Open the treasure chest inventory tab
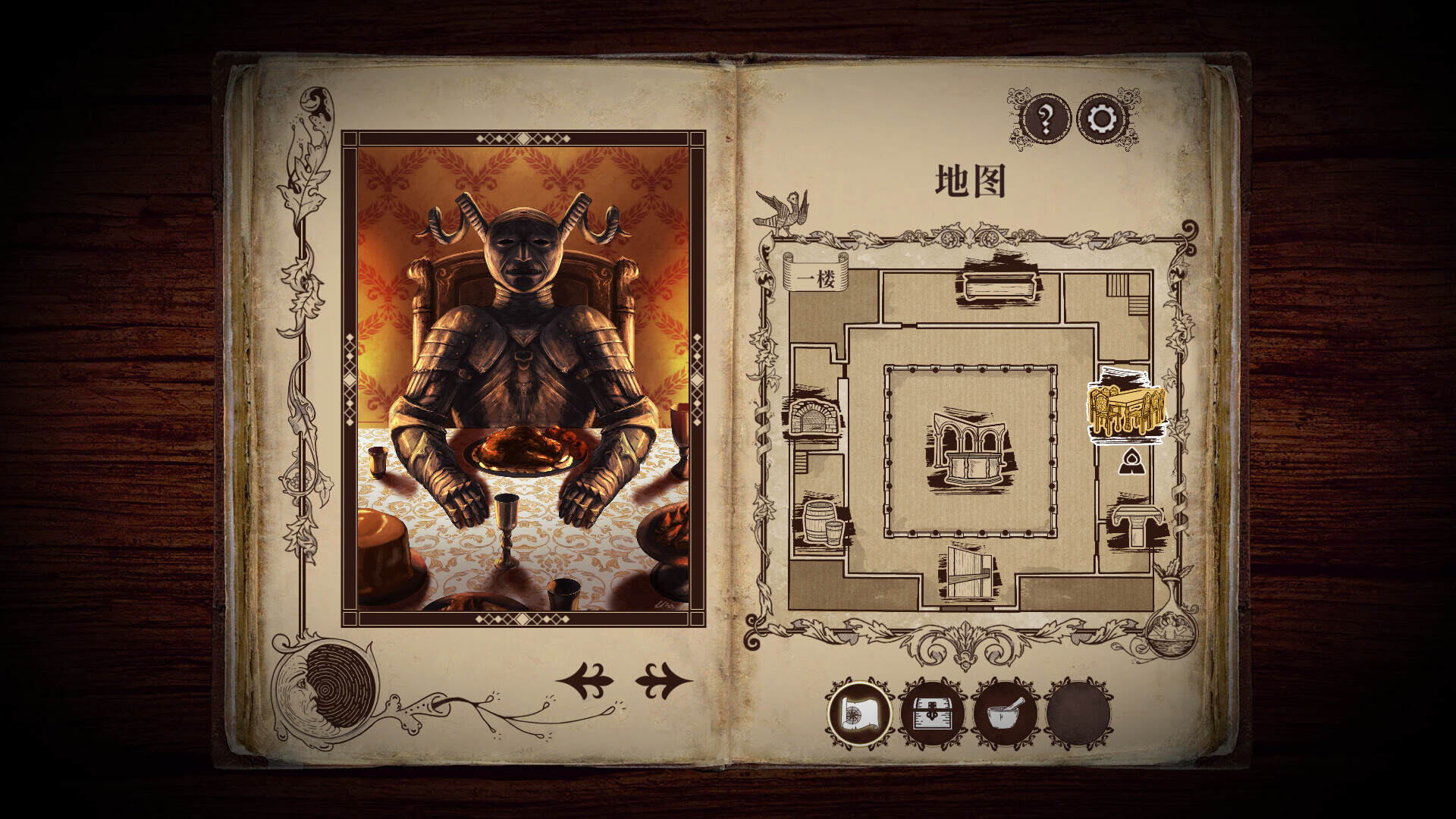 [932, 713]
